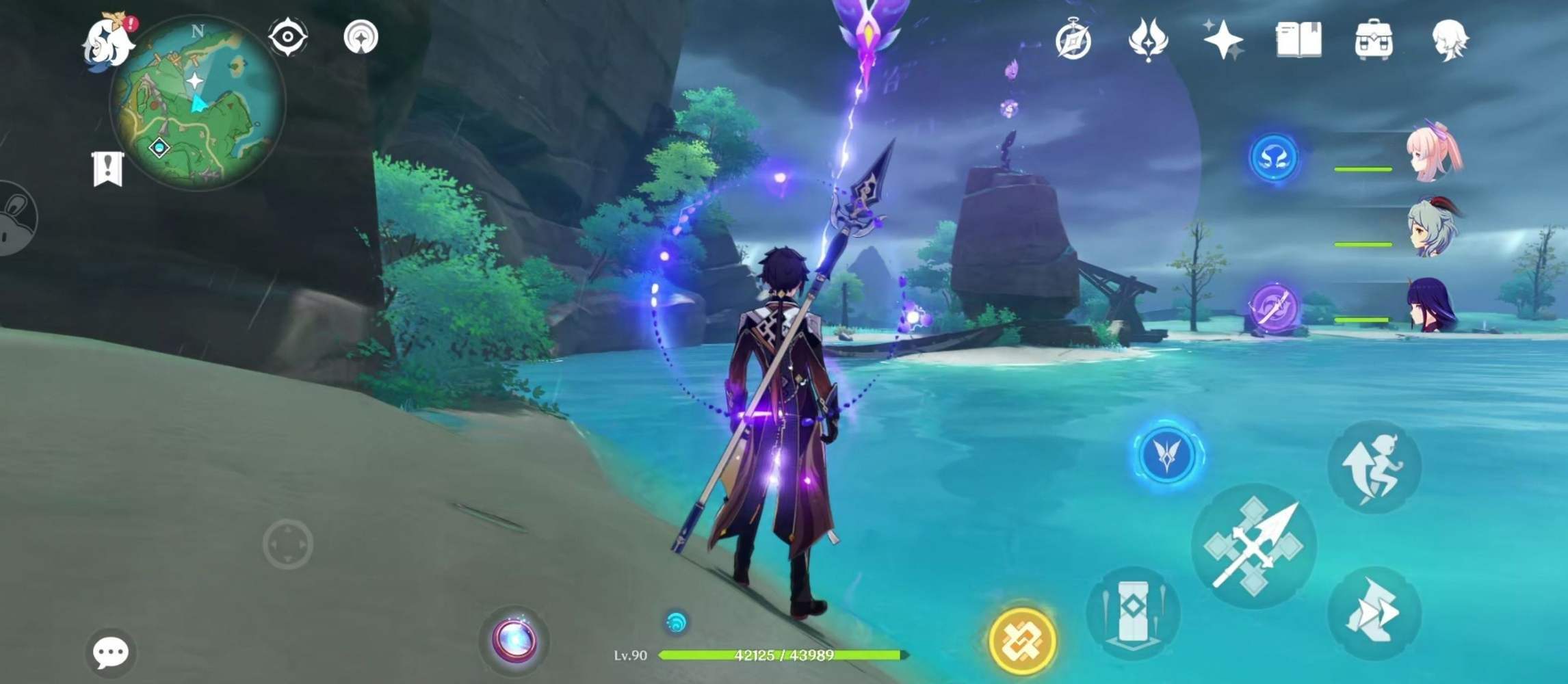Open the Paimon menu
The width and height of the screenshot is (1568, 684).
click(106, 41)
